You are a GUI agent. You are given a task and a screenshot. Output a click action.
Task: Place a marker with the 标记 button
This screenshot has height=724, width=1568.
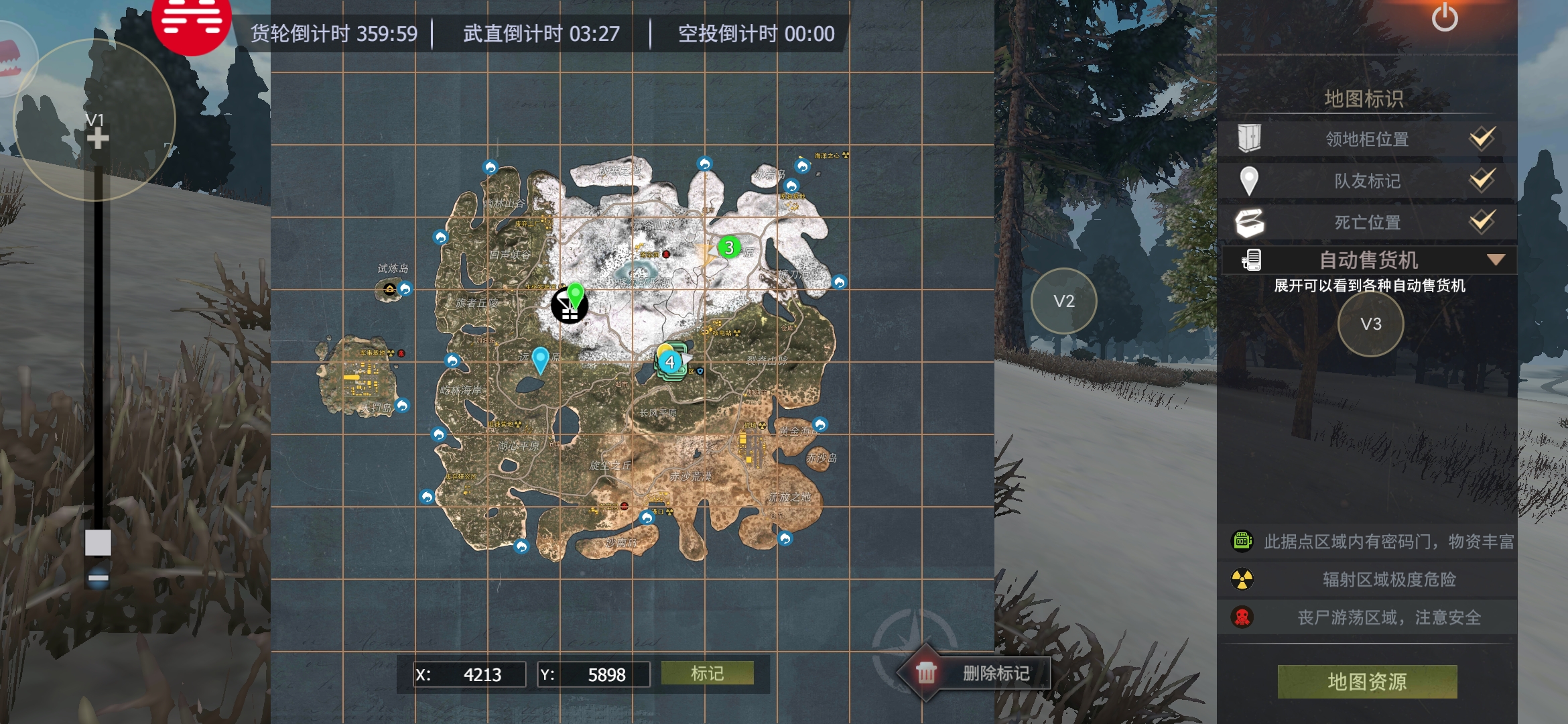click(707, 673)
